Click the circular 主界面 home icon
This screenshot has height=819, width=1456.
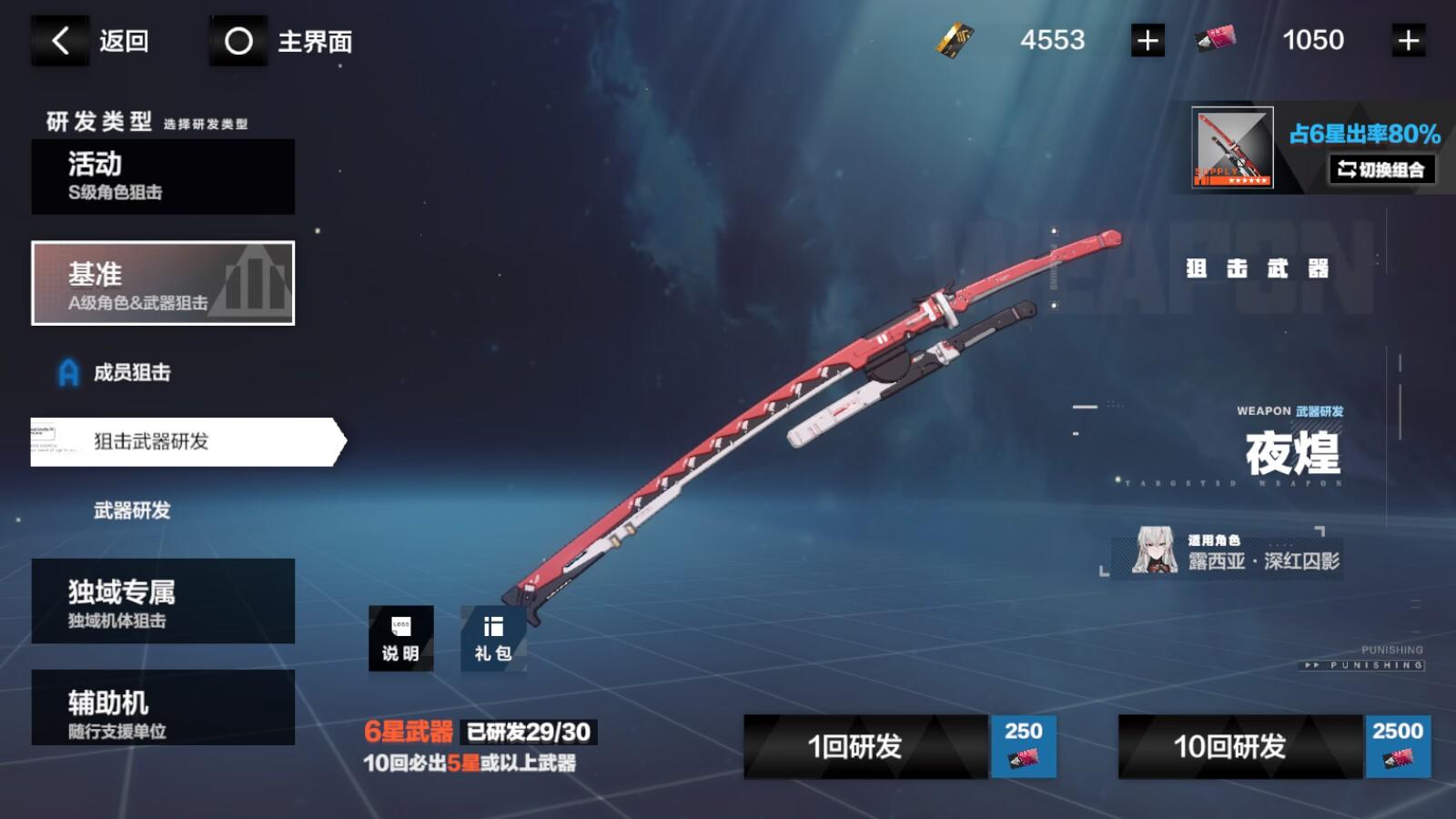coord(238,40)
